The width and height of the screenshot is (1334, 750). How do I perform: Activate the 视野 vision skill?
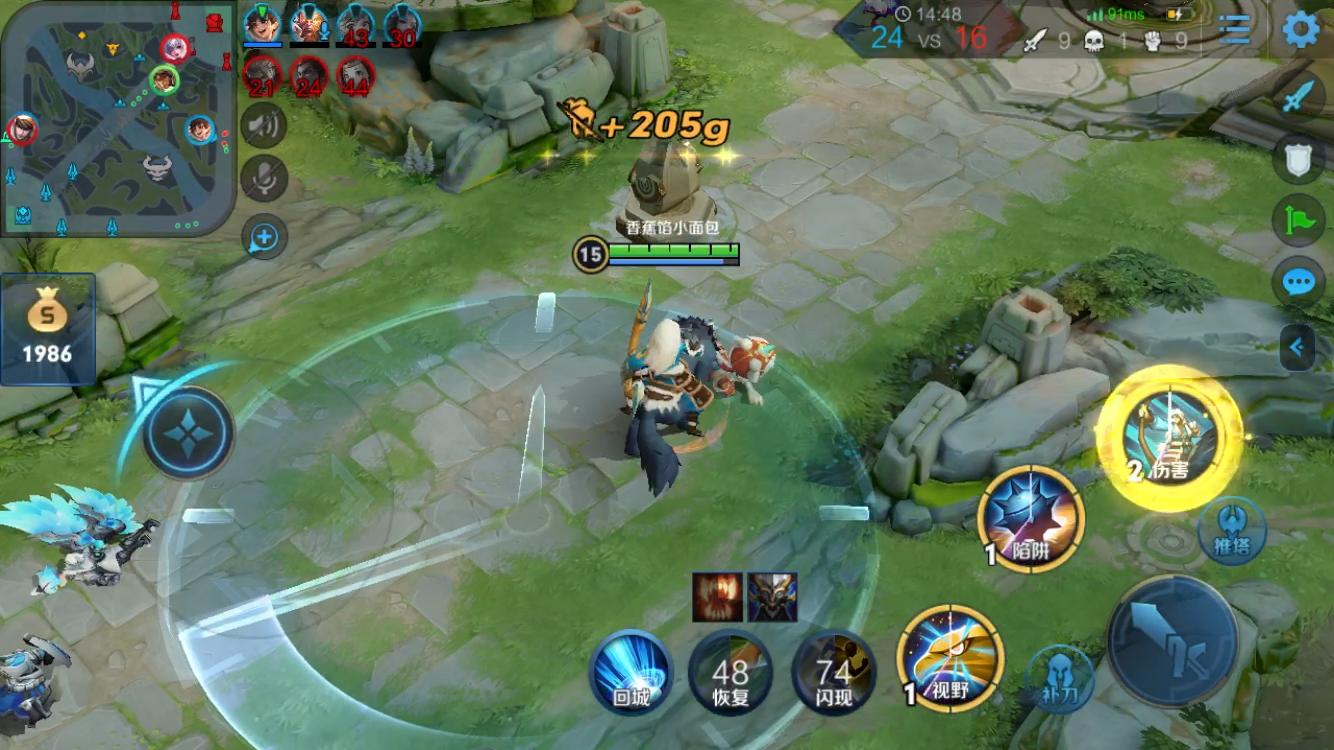[x=950, y=658]
